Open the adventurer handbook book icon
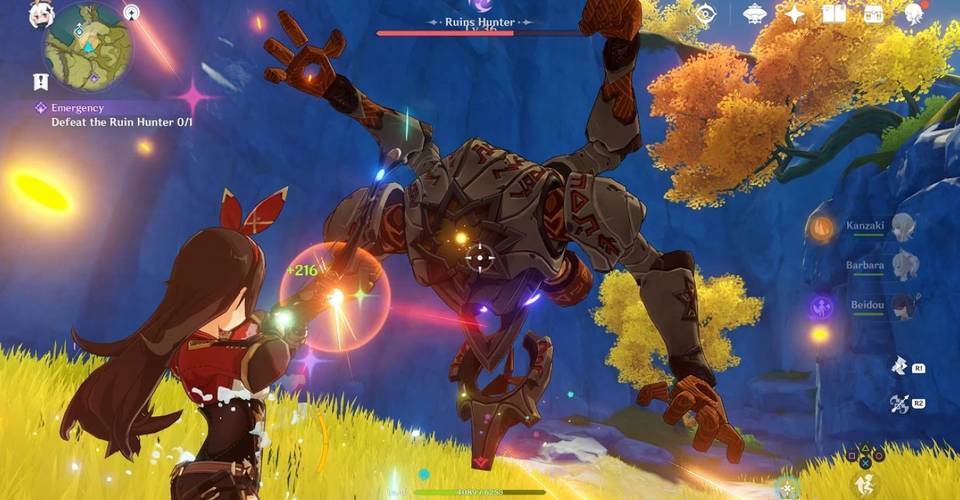Viewport: 960px width, 500px height. tap(833, 14)
